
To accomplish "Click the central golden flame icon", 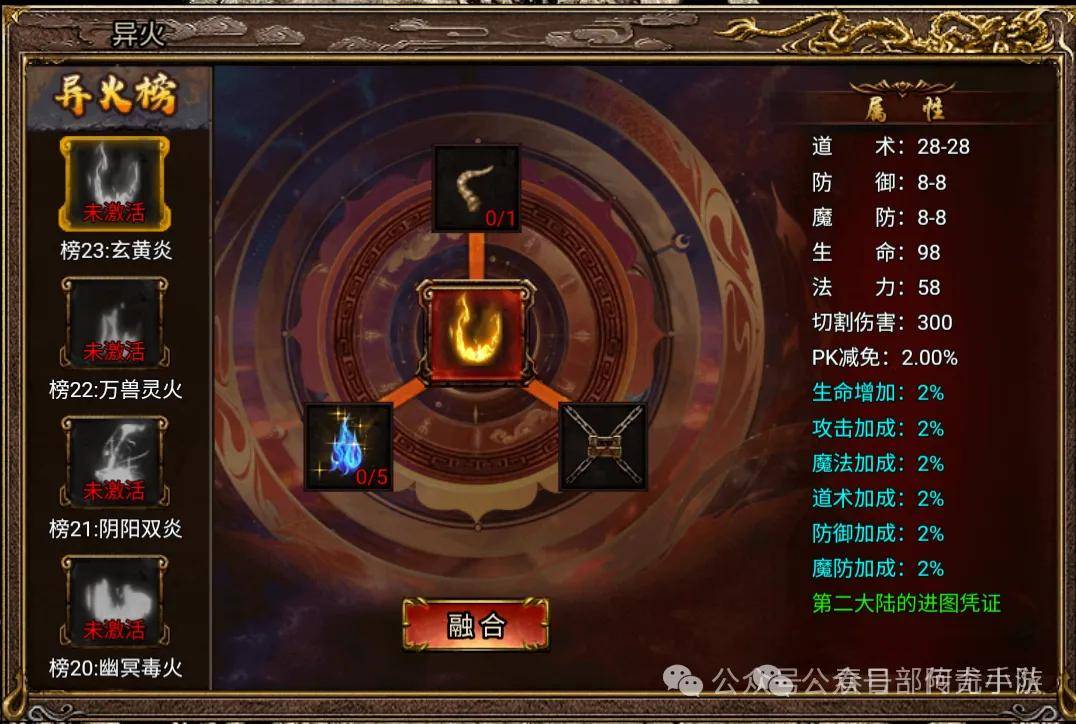I will click(475, 332).
